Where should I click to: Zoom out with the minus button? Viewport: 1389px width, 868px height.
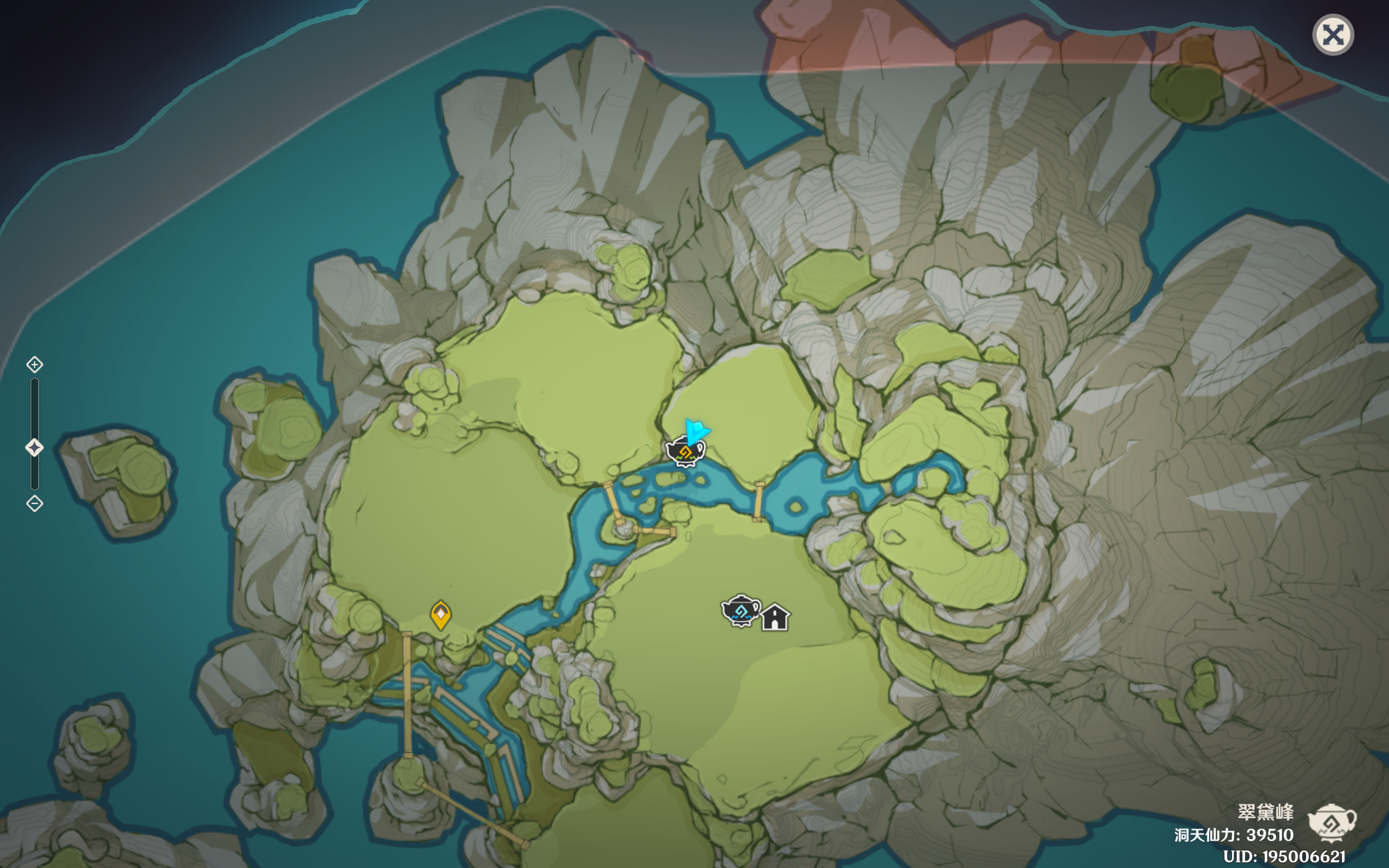click(x=34, y=504)
